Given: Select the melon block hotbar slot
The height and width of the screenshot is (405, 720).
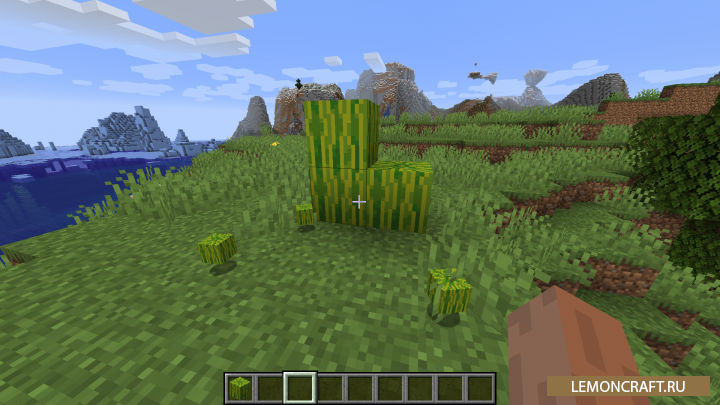Looking at the screenshot, I should [240, 387].
